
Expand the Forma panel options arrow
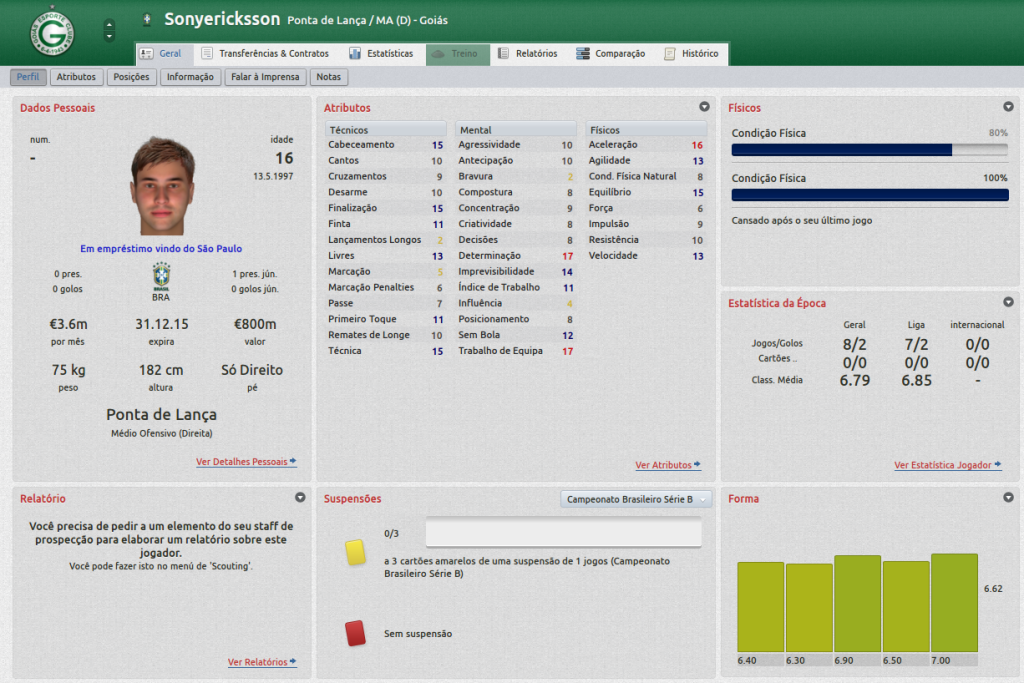point(1008,497)
